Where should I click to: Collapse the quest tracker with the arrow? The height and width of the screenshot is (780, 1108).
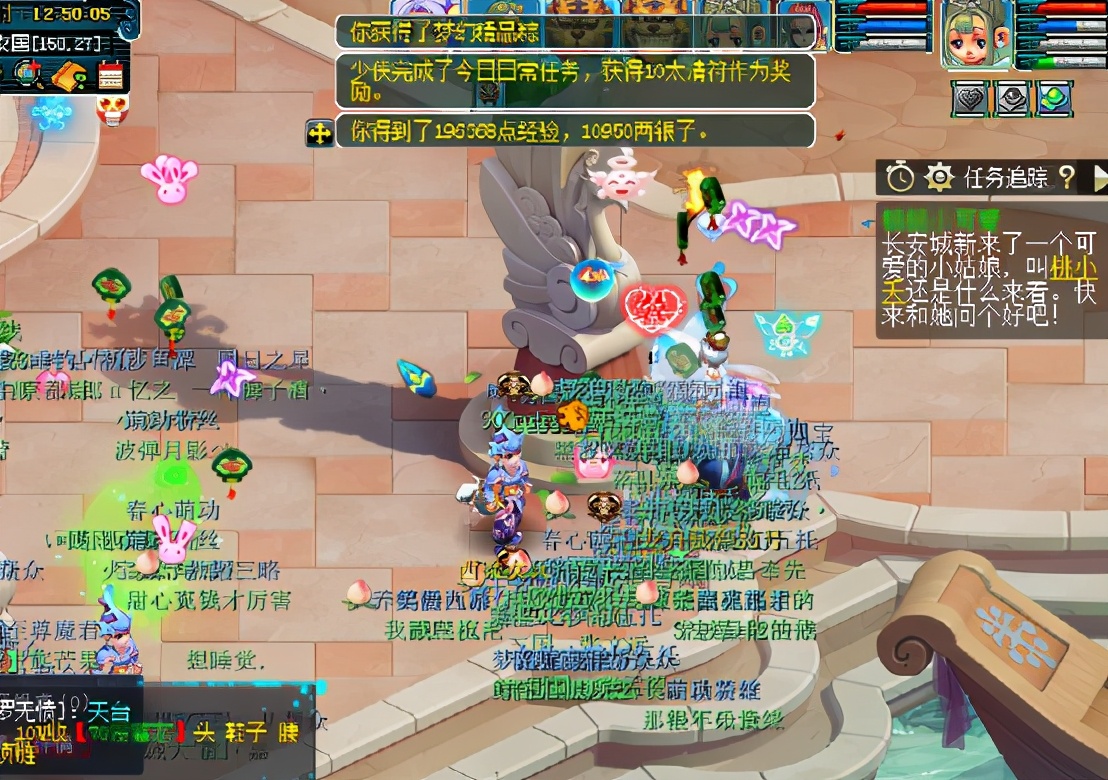coord(1100,178)
